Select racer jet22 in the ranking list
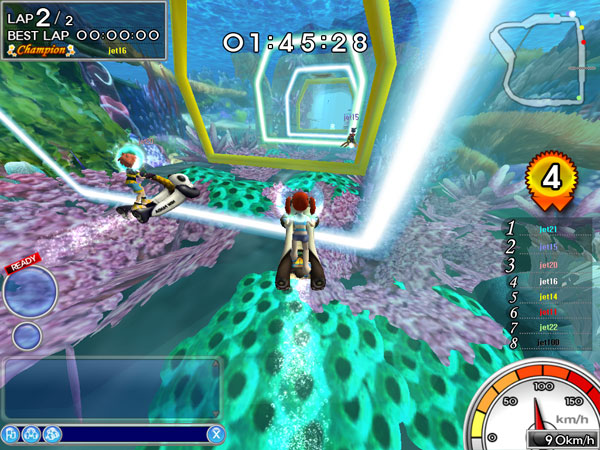Image resolution: width=600 pixels, height=450 pixels. [548, 327]
